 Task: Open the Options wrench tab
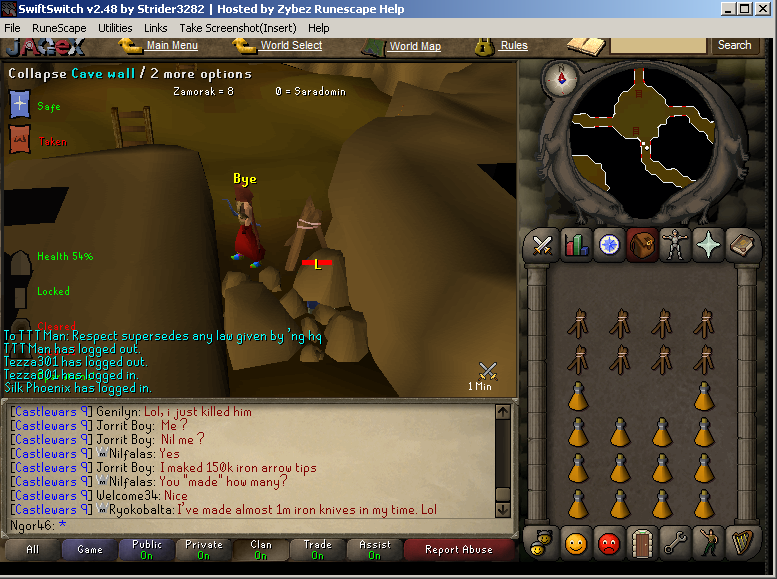click(675, 542)
